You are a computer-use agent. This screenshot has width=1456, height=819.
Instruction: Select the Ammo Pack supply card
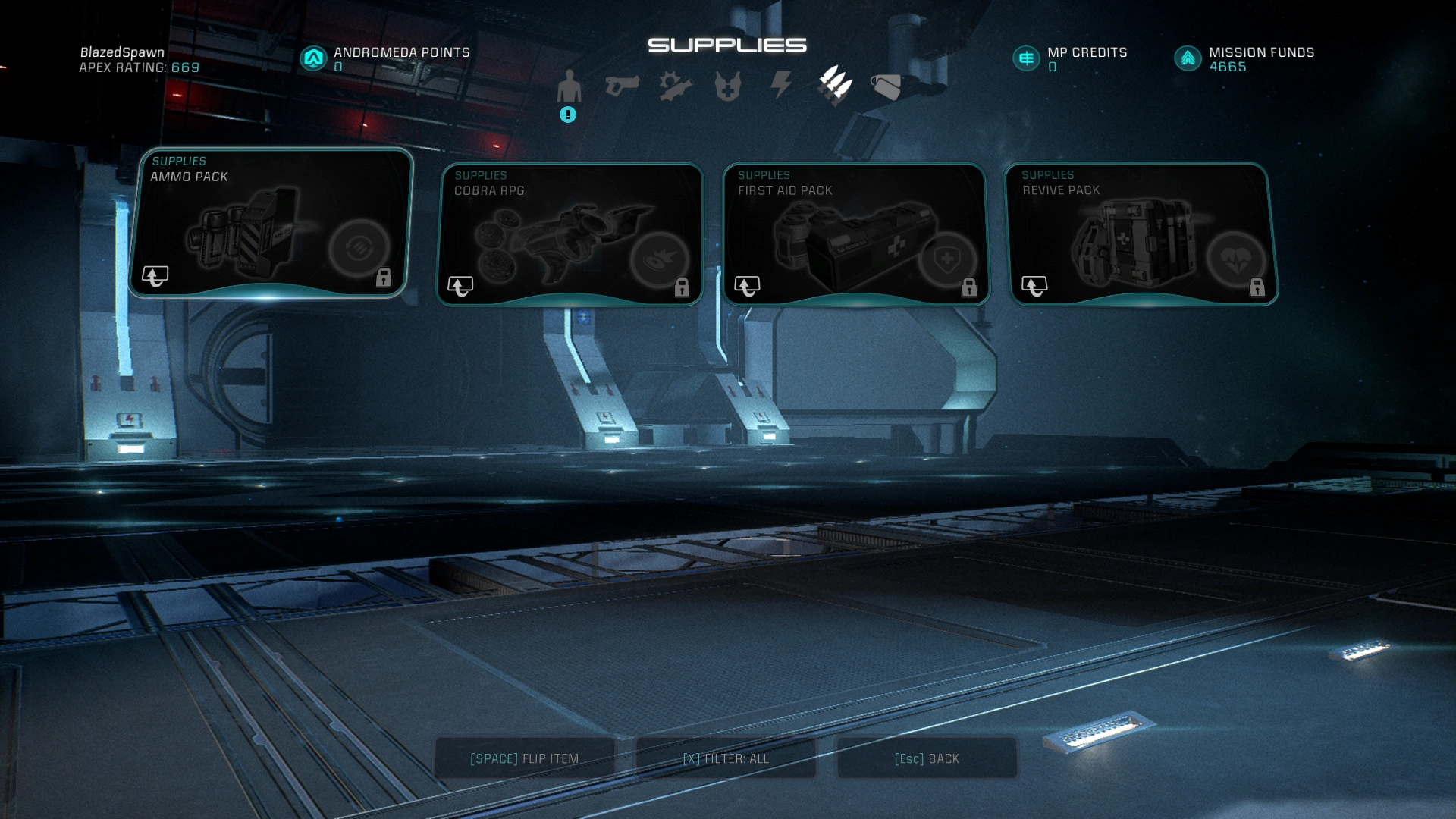point(271,223)
